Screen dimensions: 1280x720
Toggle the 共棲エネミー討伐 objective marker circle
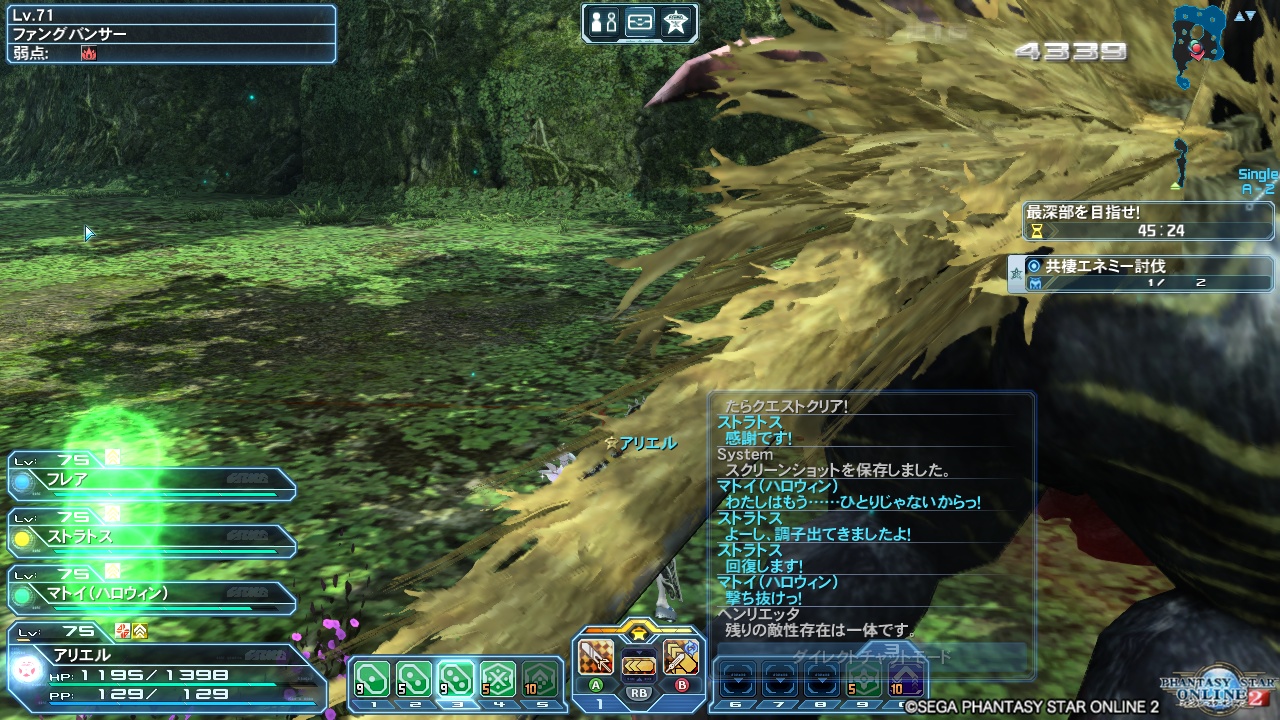(x=1035, y=266)
